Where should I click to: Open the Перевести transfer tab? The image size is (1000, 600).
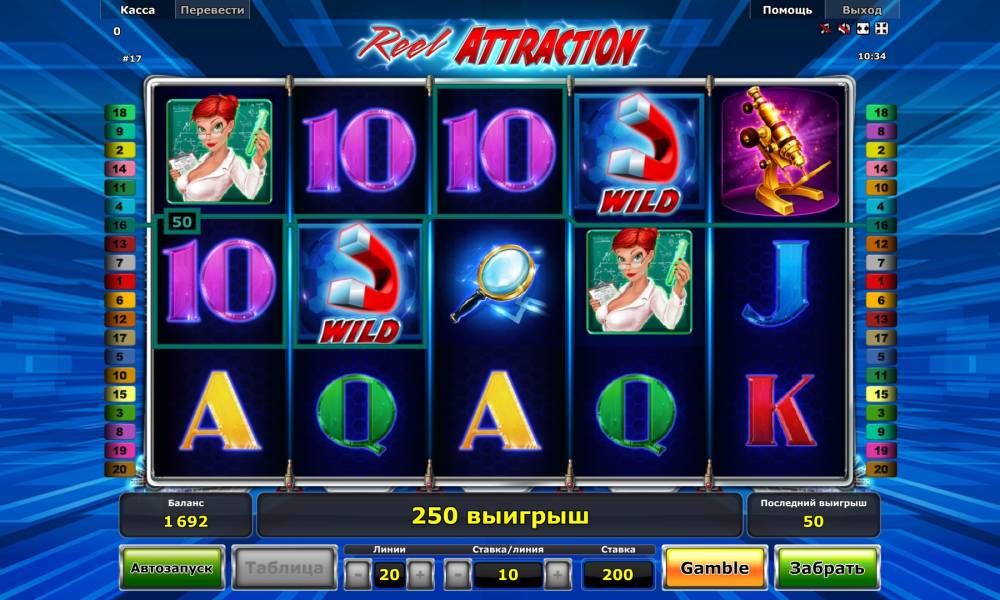[212, 10]
